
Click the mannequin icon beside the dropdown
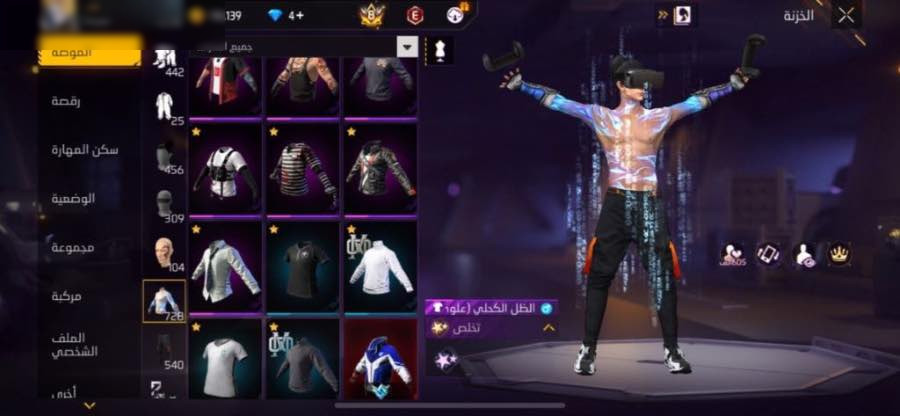tap(439, 48)
